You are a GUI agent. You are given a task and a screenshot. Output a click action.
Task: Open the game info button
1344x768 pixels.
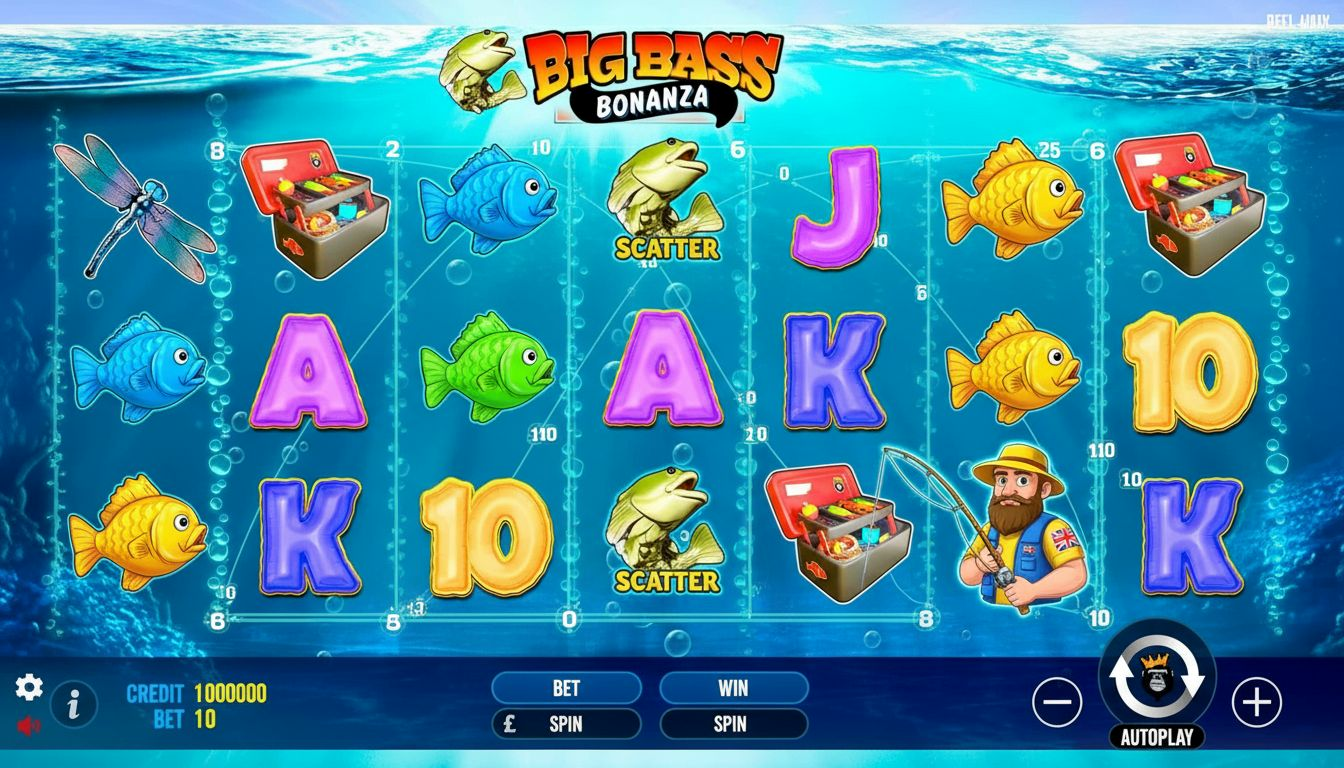click(x=73, y=705)
